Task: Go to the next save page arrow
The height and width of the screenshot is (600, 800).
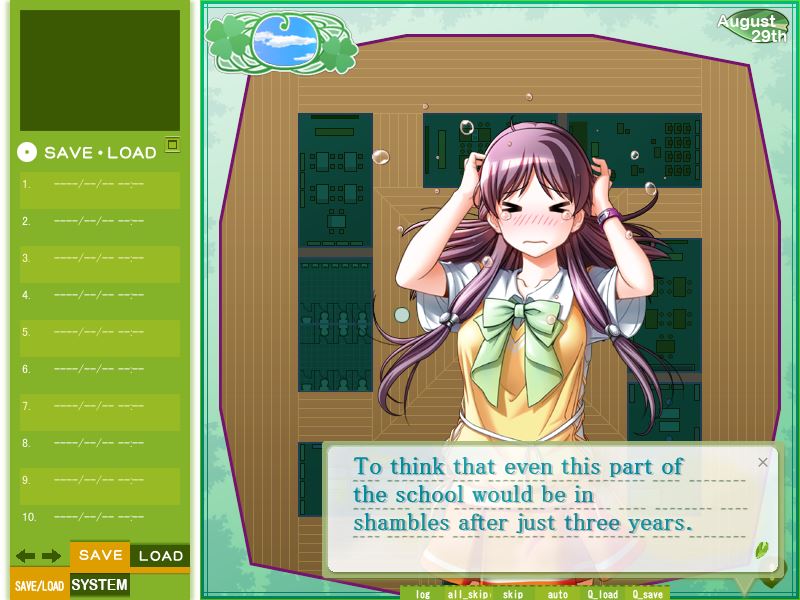Action: click(x=51, y=556)
